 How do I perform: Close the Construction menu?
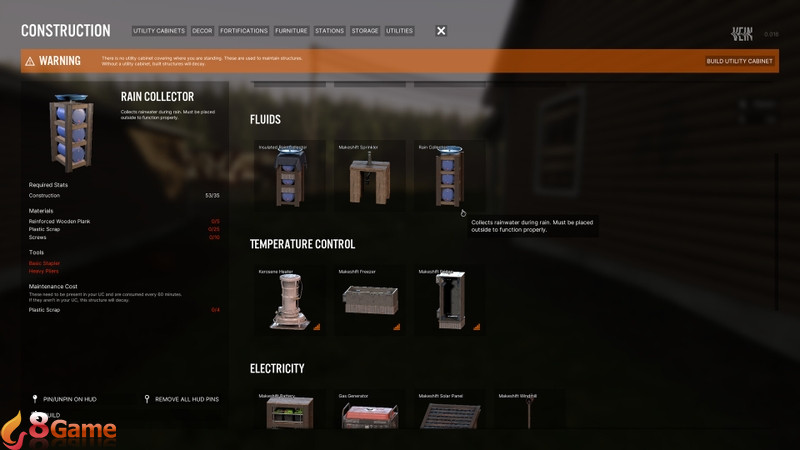pyautogui.click(x=441, y=31)
